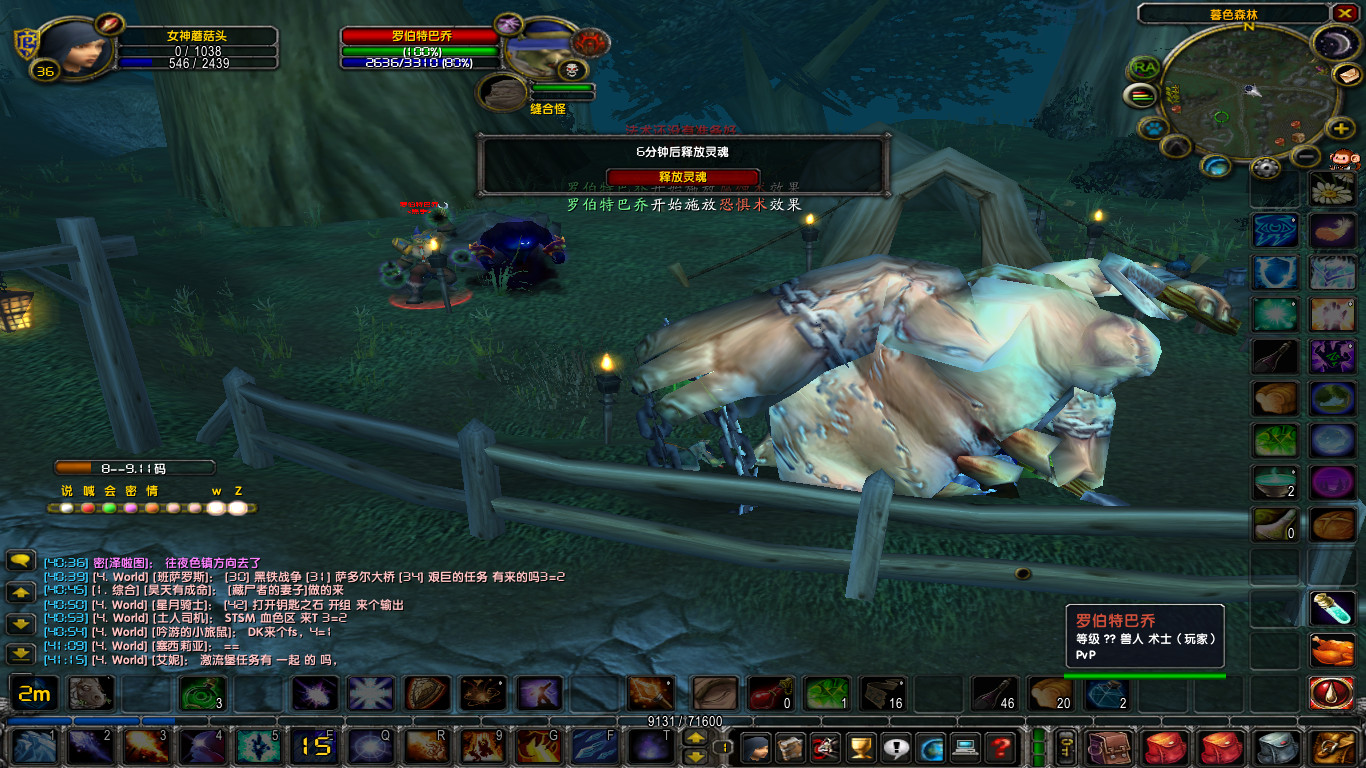Image resolution: width=1366 pixels, height=768 pixels.
Task: Click the 暮色森林 zone name above the minimap
Action: 1233,14
